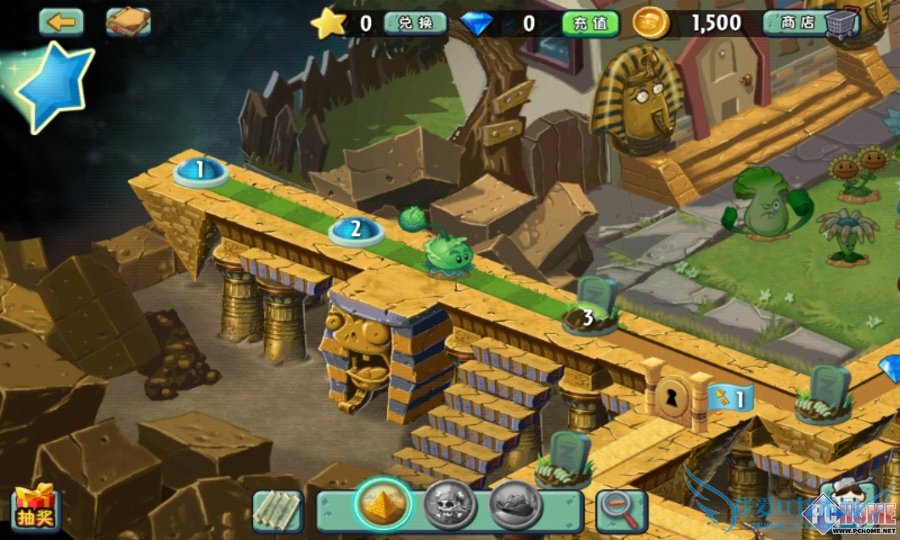The height and width of the screenshot is (540, 900).
Task: Activate the magnifying glass zoom button
Action: [x=620, y=510]
